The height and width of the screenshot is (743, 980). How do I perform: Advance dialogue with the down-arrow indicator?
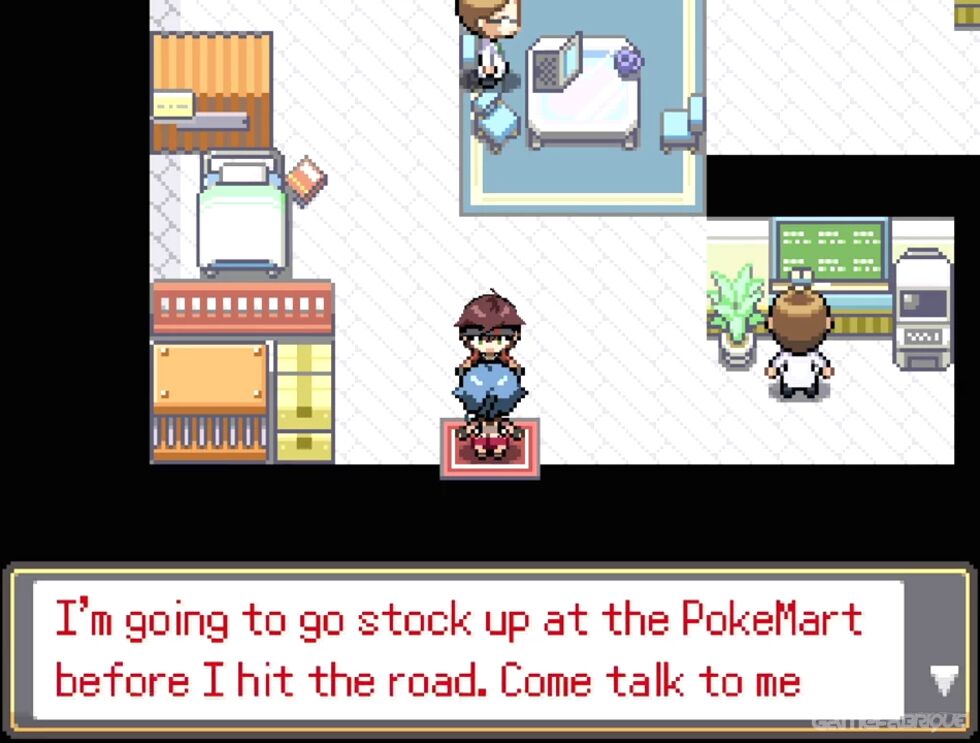943,680
